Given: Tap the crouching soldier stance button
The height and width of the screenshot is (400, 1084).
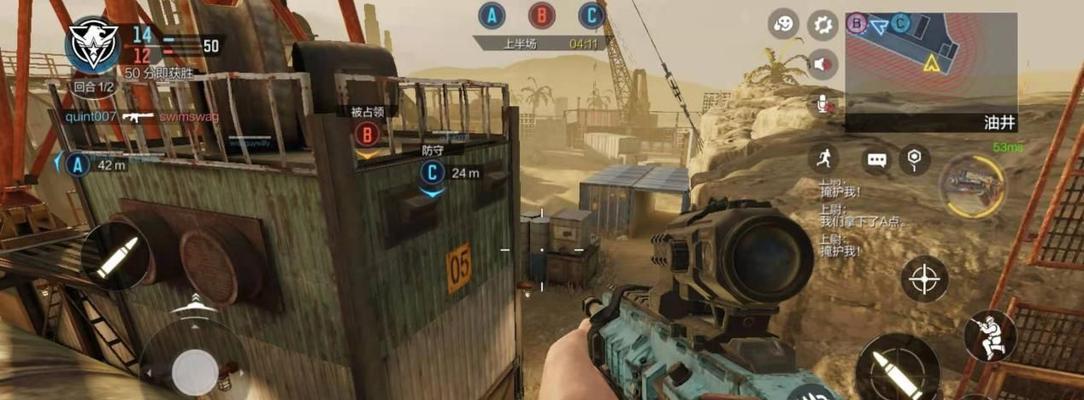Looking at the screenshot, I should pos(989,336).
